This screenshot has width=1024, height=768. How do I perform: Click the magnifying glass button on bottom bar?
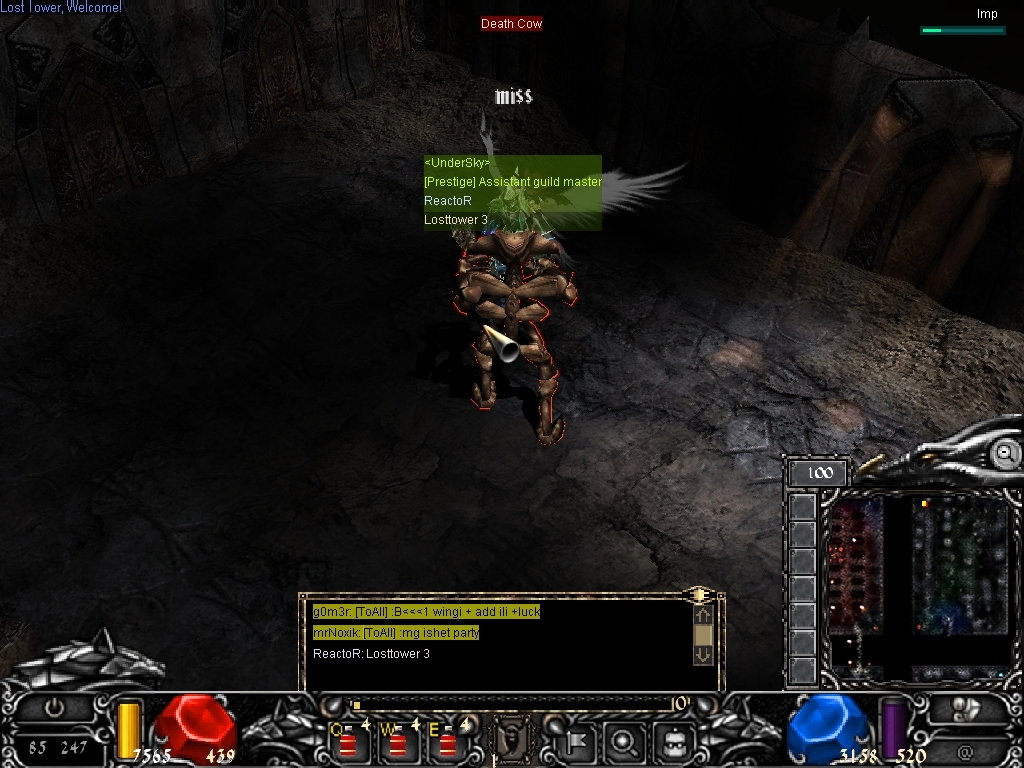coord(624,742)
